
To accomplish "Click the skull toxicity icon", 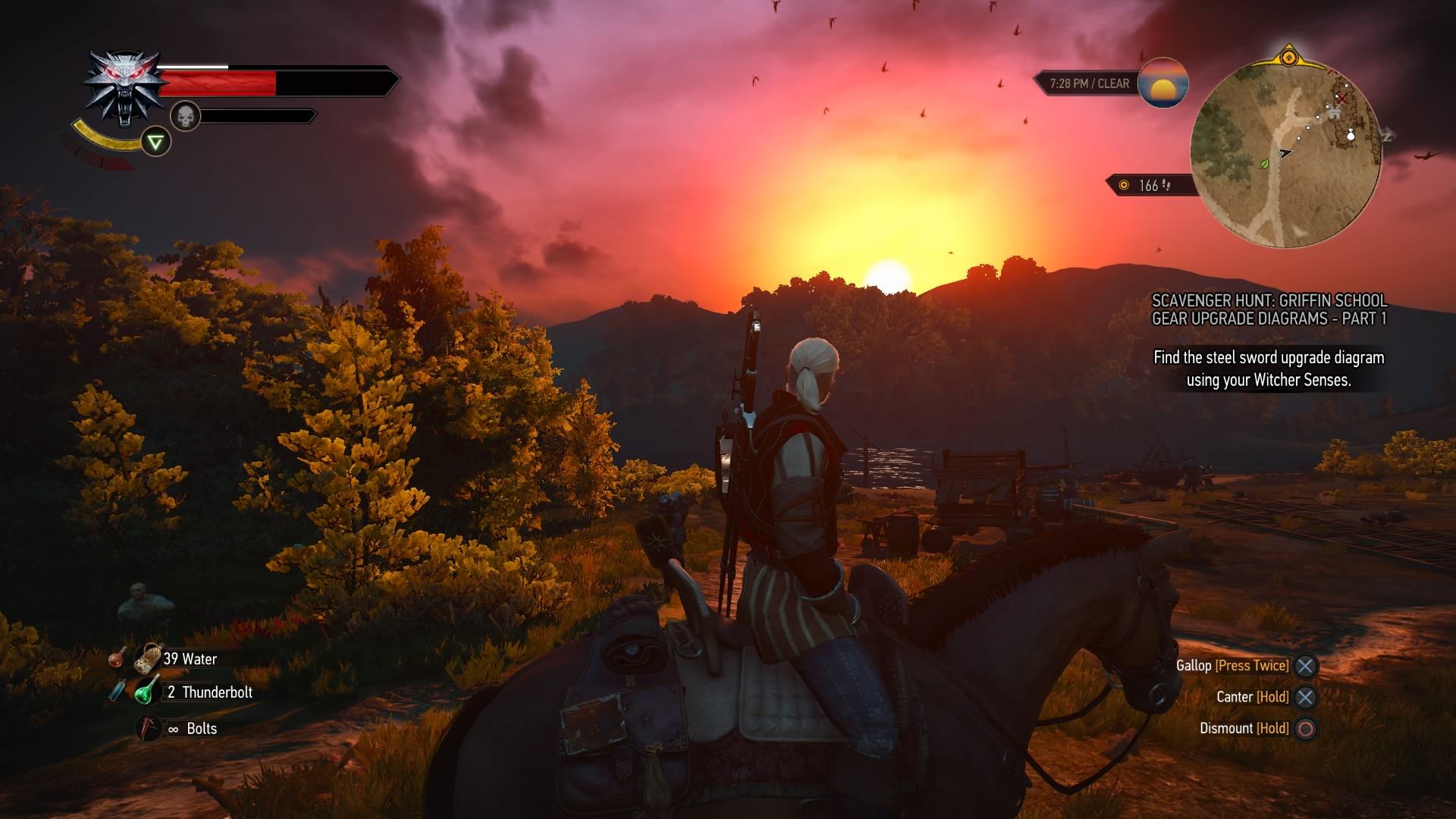I will (x=185, y=116).
